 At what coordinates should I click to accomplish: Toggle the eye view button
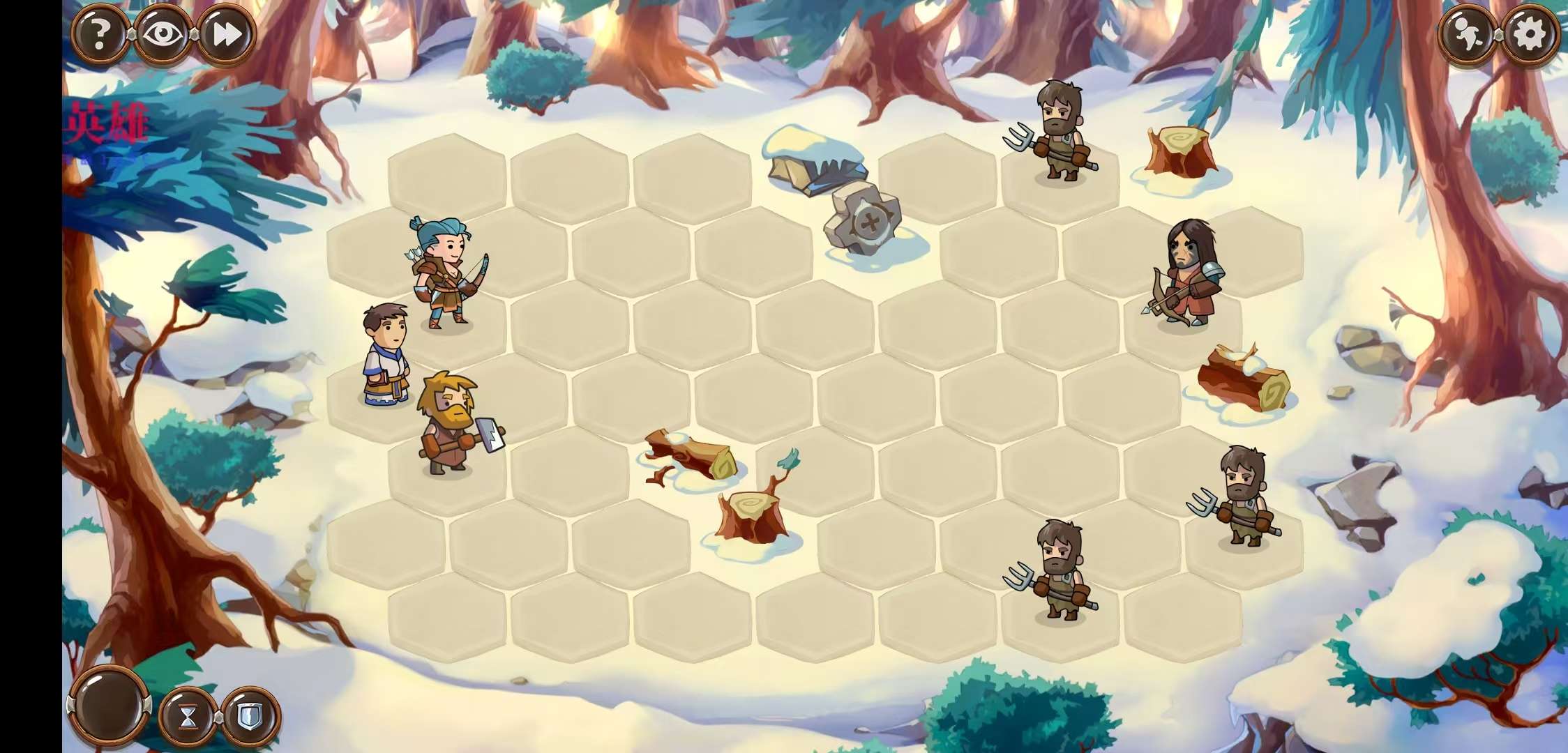coord(164,33)
